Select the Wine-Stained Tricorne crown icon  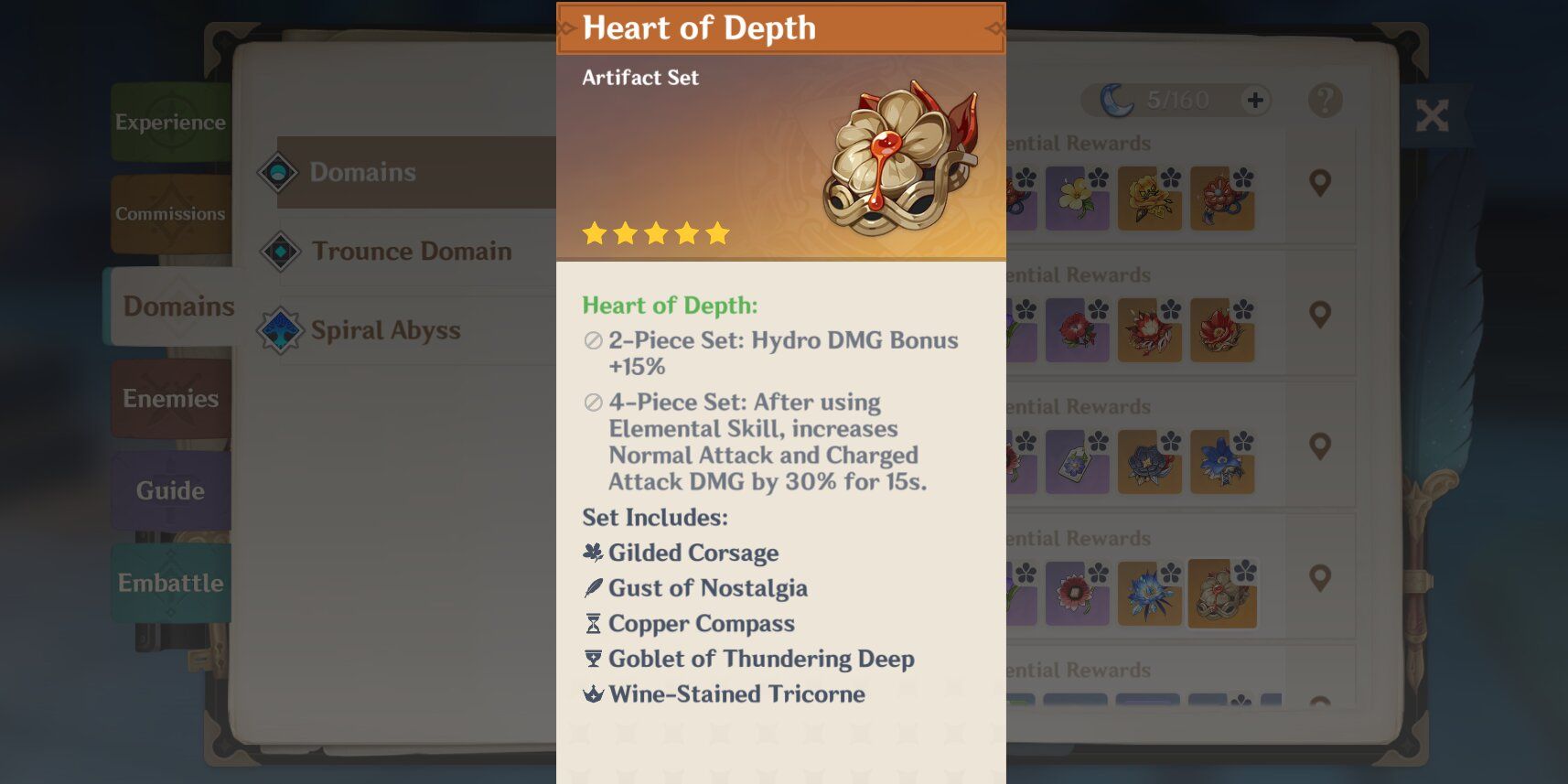(593, 694)
